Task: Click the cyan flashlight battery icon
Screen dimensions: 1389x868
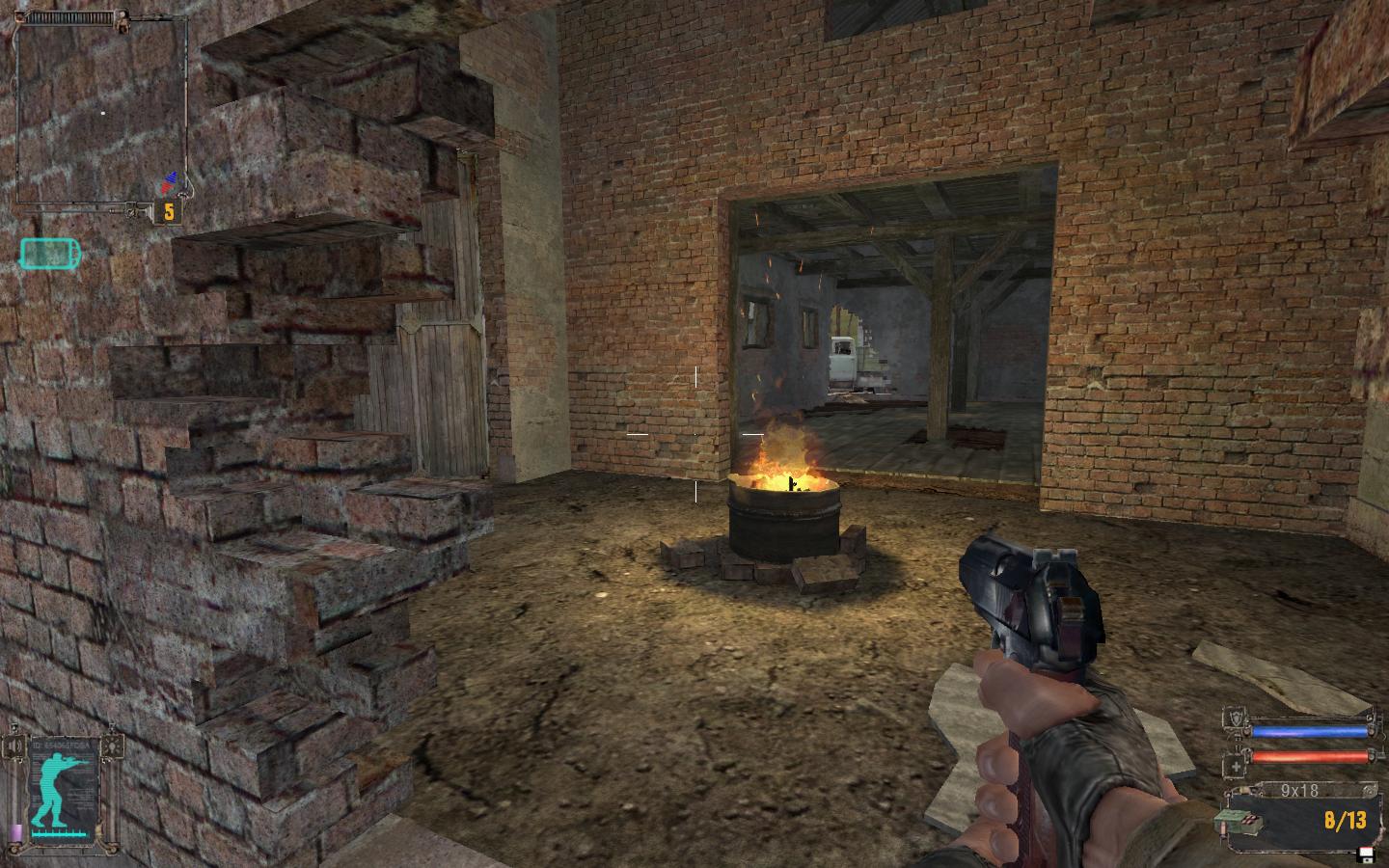Action: (x=50, y=254)
